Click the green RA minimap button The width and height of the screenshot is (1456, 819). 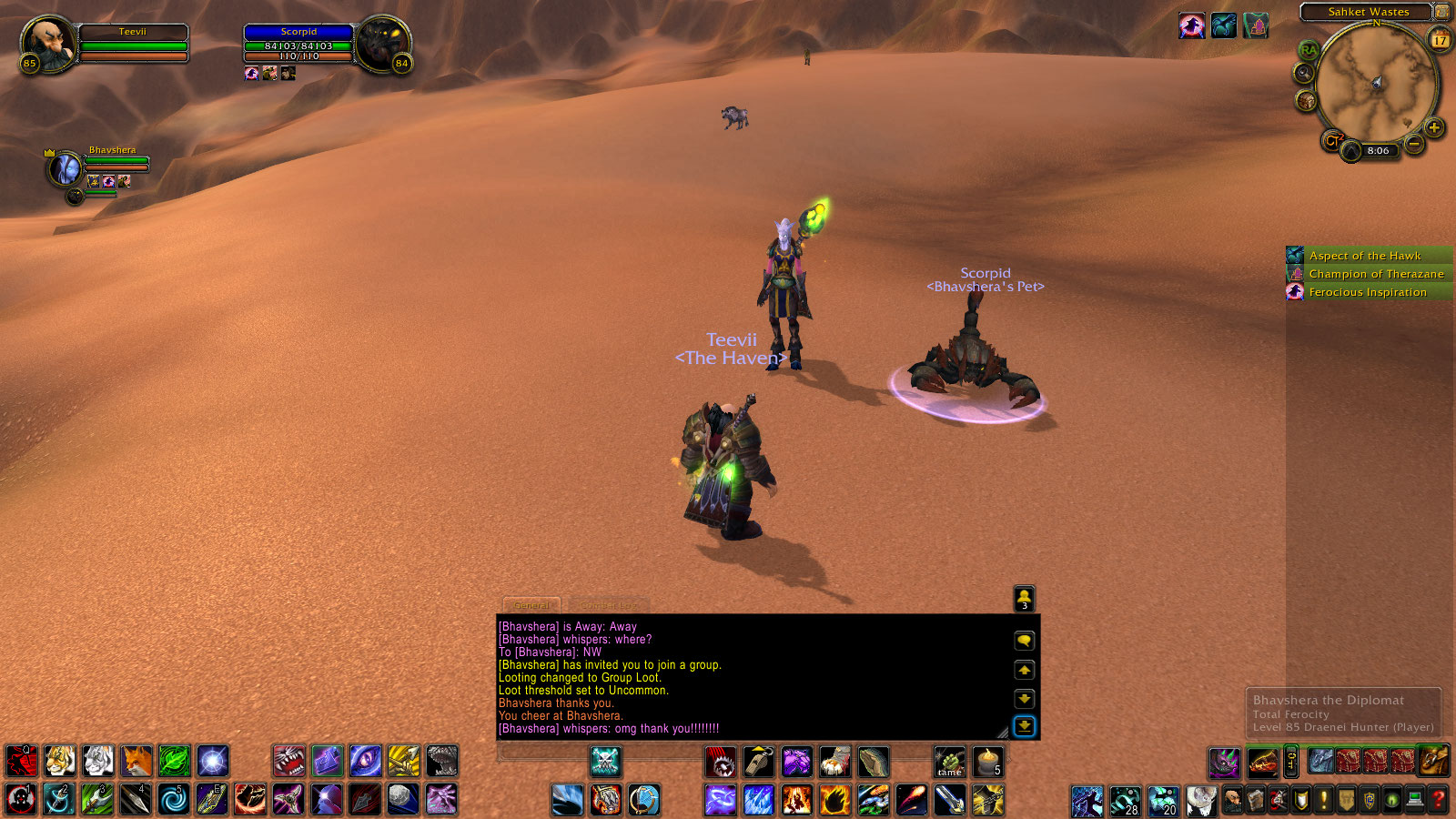(x=1309, y=50)
